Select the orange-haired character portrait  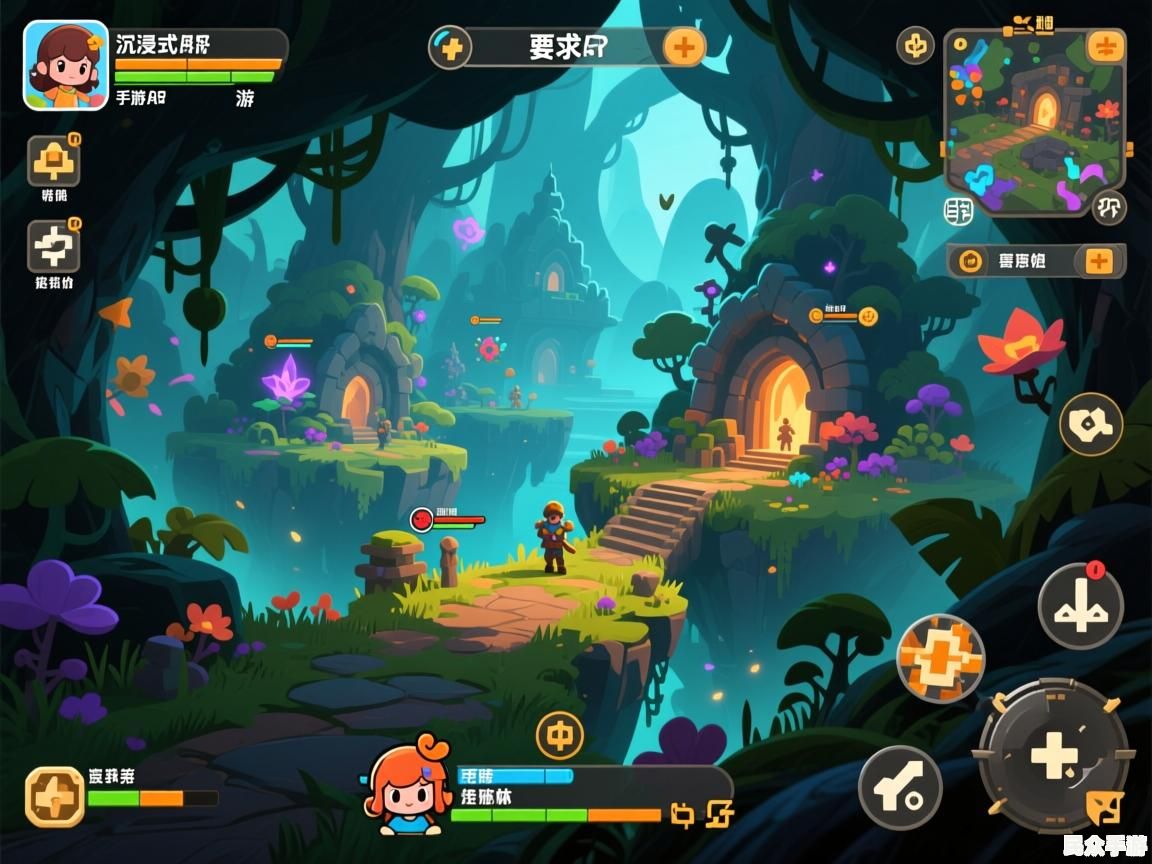408,787
